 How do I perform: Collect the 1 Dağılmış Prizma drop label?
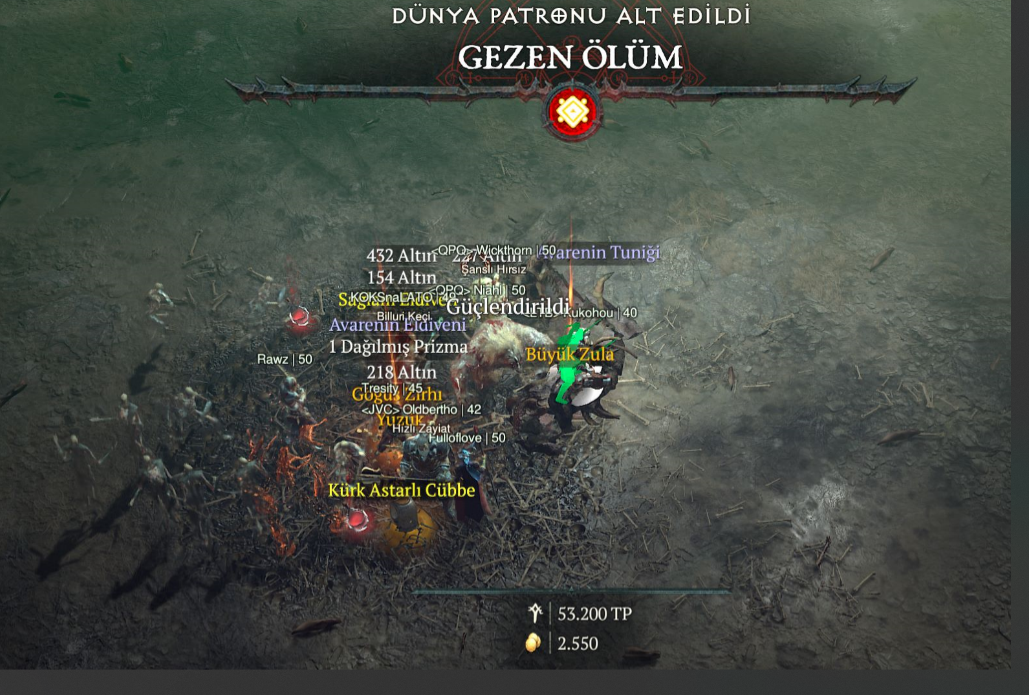point(398,347)
